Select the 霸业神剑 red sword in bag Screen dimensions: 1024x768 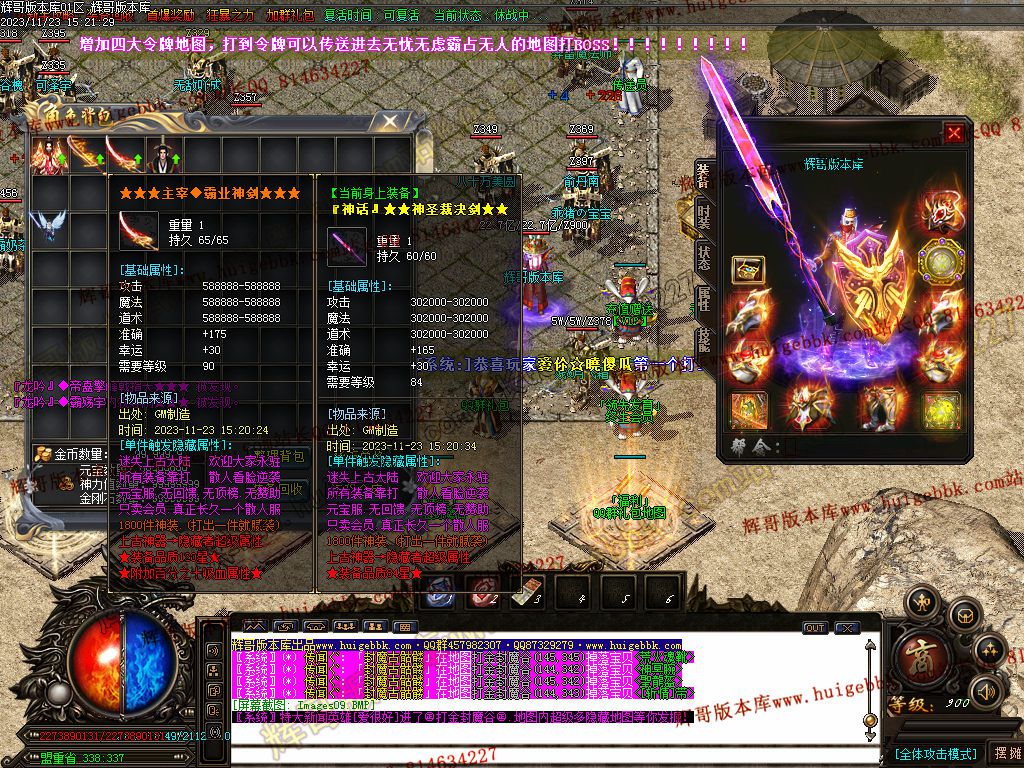point(124,155)
